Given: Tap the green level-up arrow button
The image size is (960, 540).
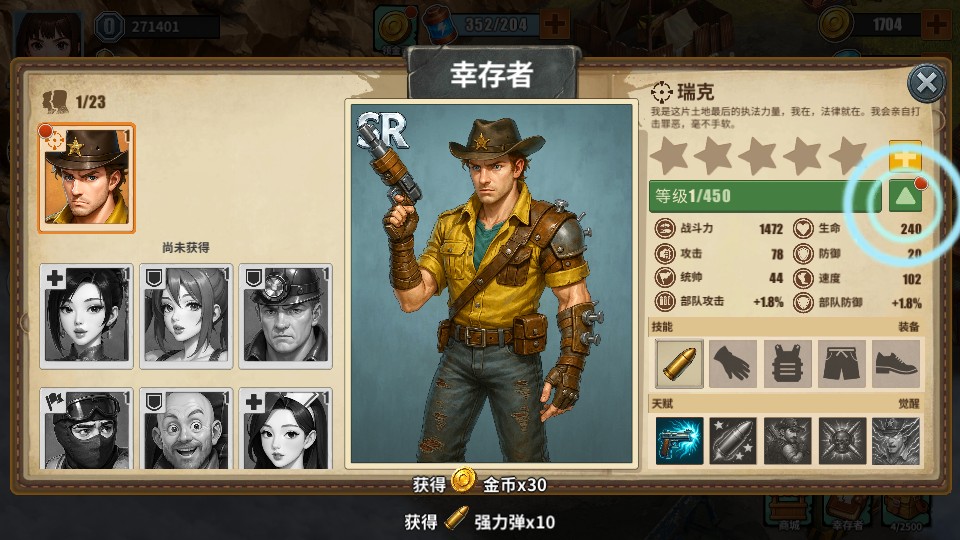Looking at the screenshot, I should [905, 196].
